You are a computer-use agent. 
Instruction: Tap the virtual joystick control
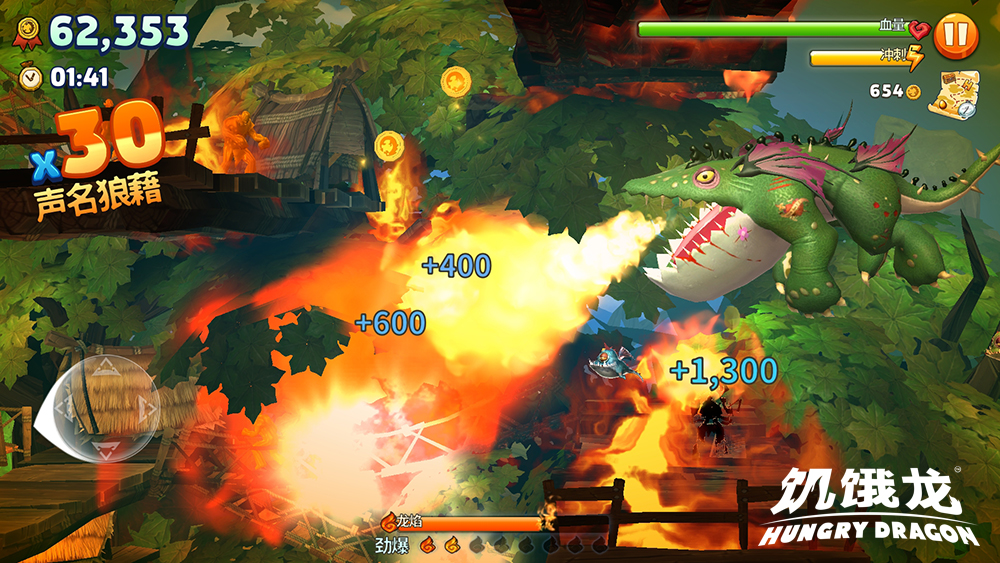(102, 409)
